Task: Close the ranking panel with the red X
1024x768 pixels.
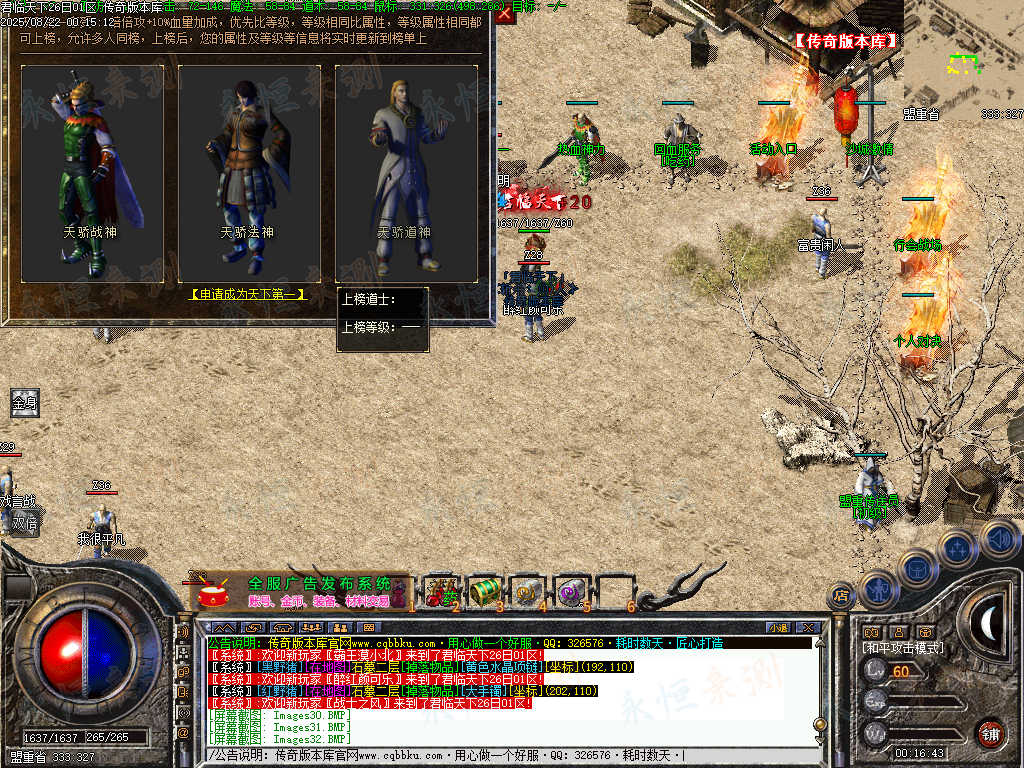Action: tap(505, 14)
